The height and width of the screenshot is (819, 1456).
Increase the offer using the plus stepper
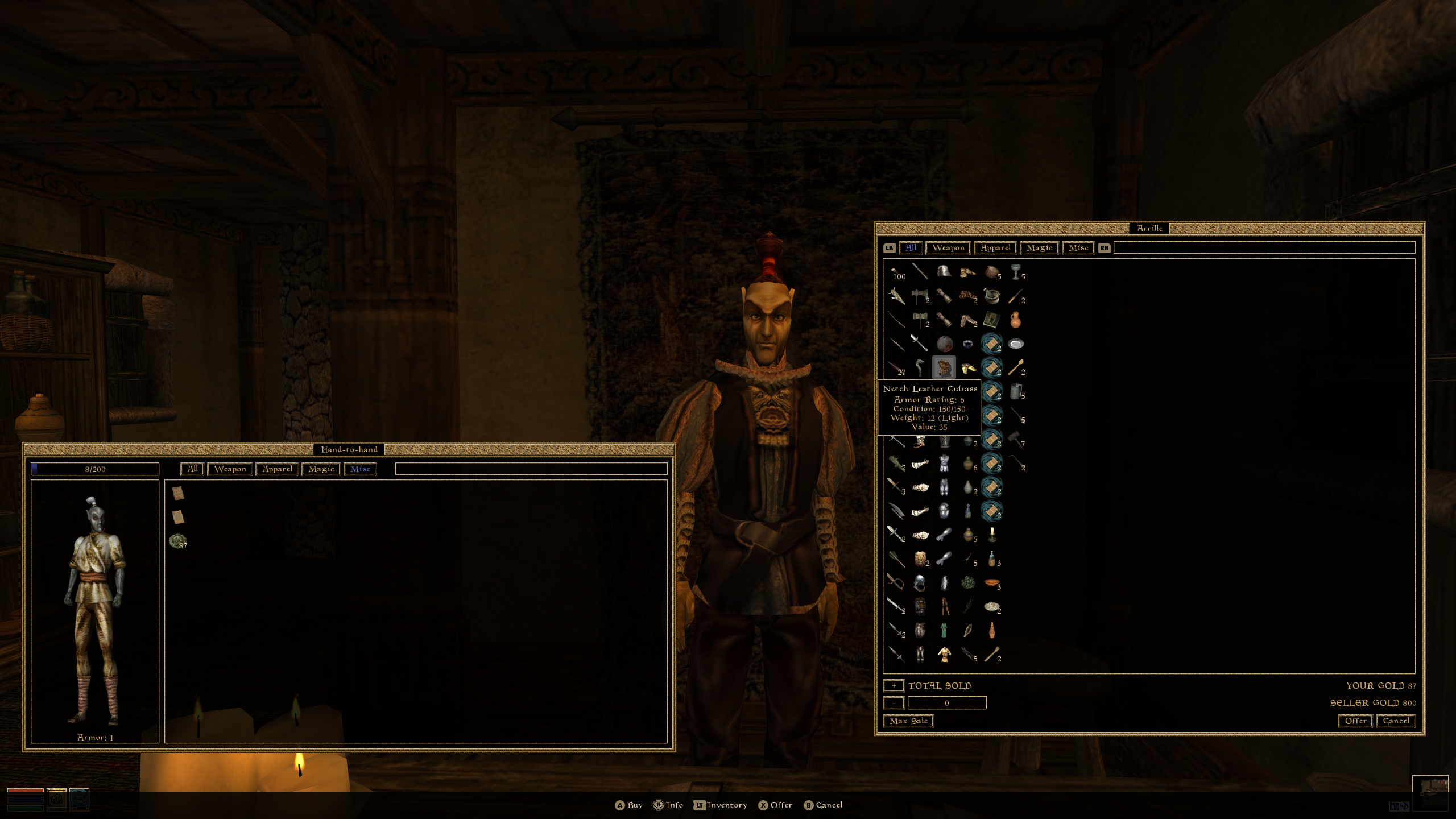tap(893, 686)
